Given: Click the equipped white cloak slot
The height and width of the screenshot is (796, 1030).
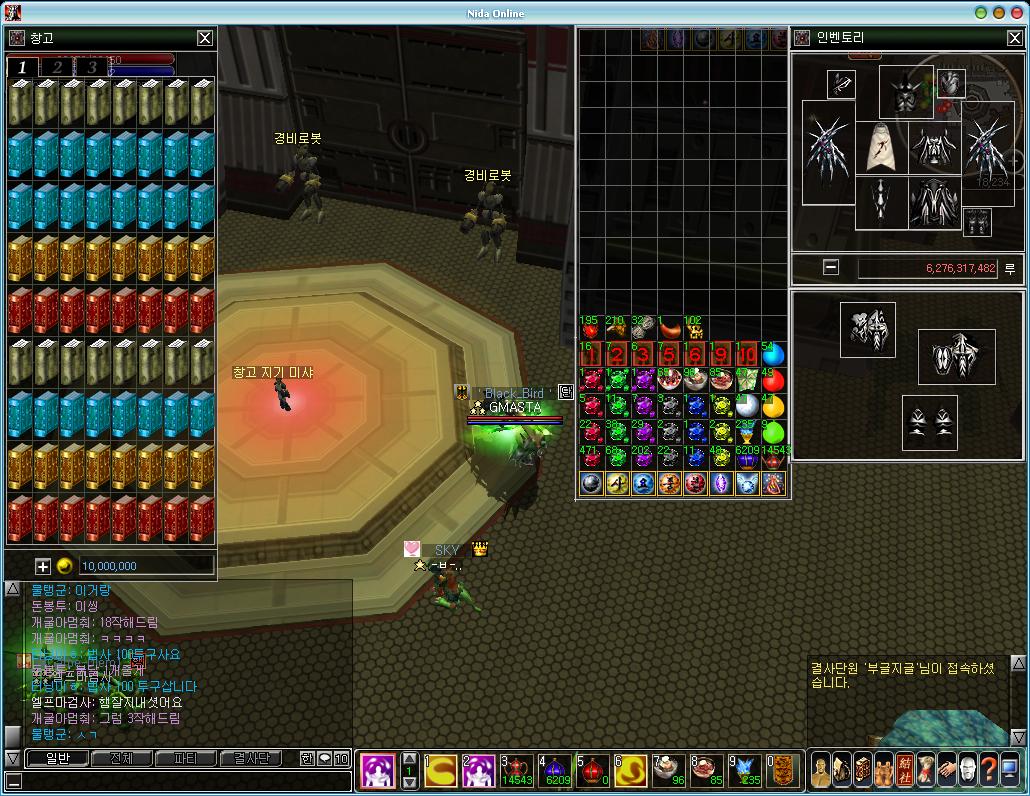Looking at the screenshot, I should click(880, 148).
